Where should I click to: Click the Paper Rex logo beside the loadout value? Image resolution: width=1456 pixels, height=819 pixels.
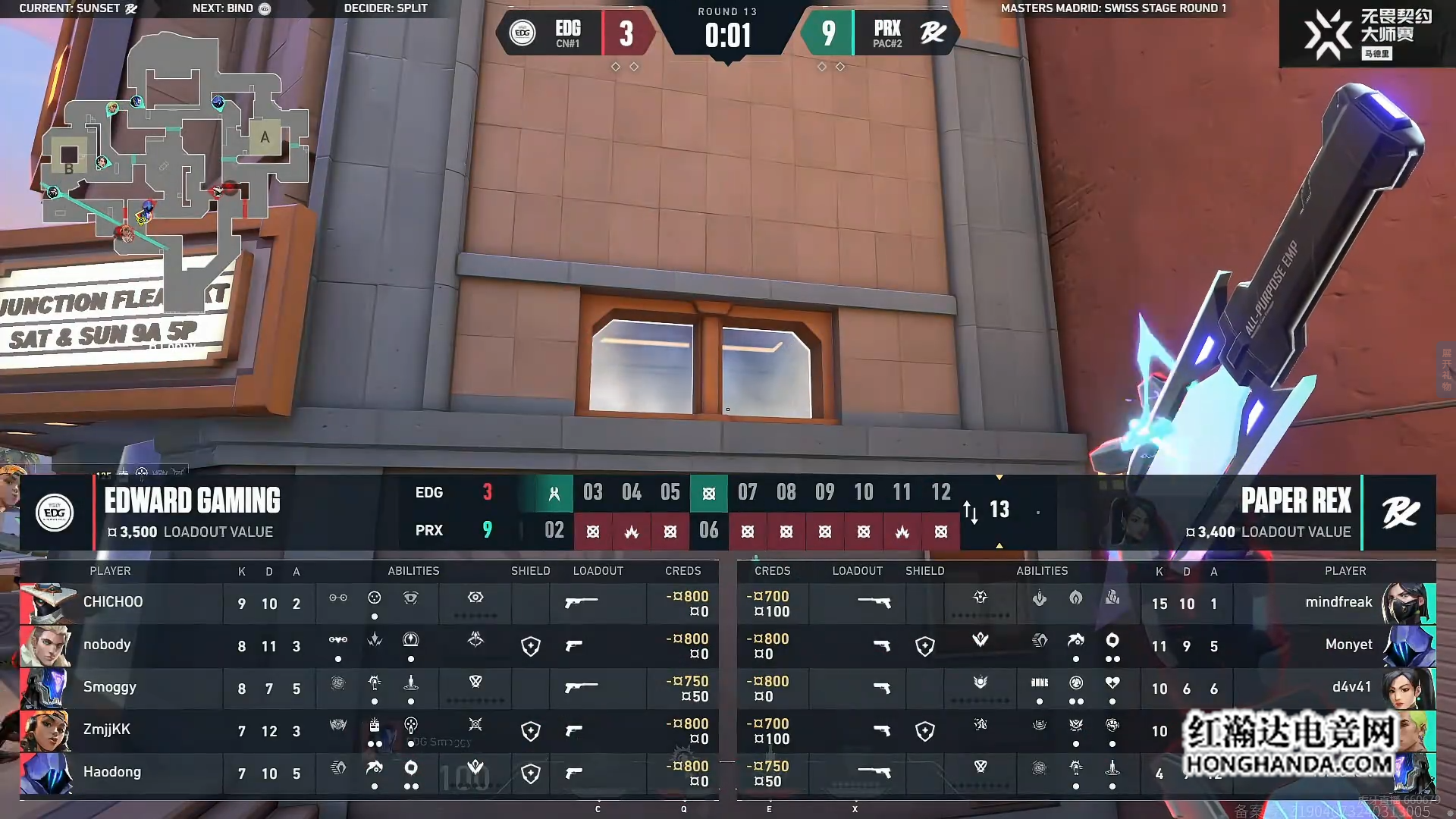(x=1400, y=513)
